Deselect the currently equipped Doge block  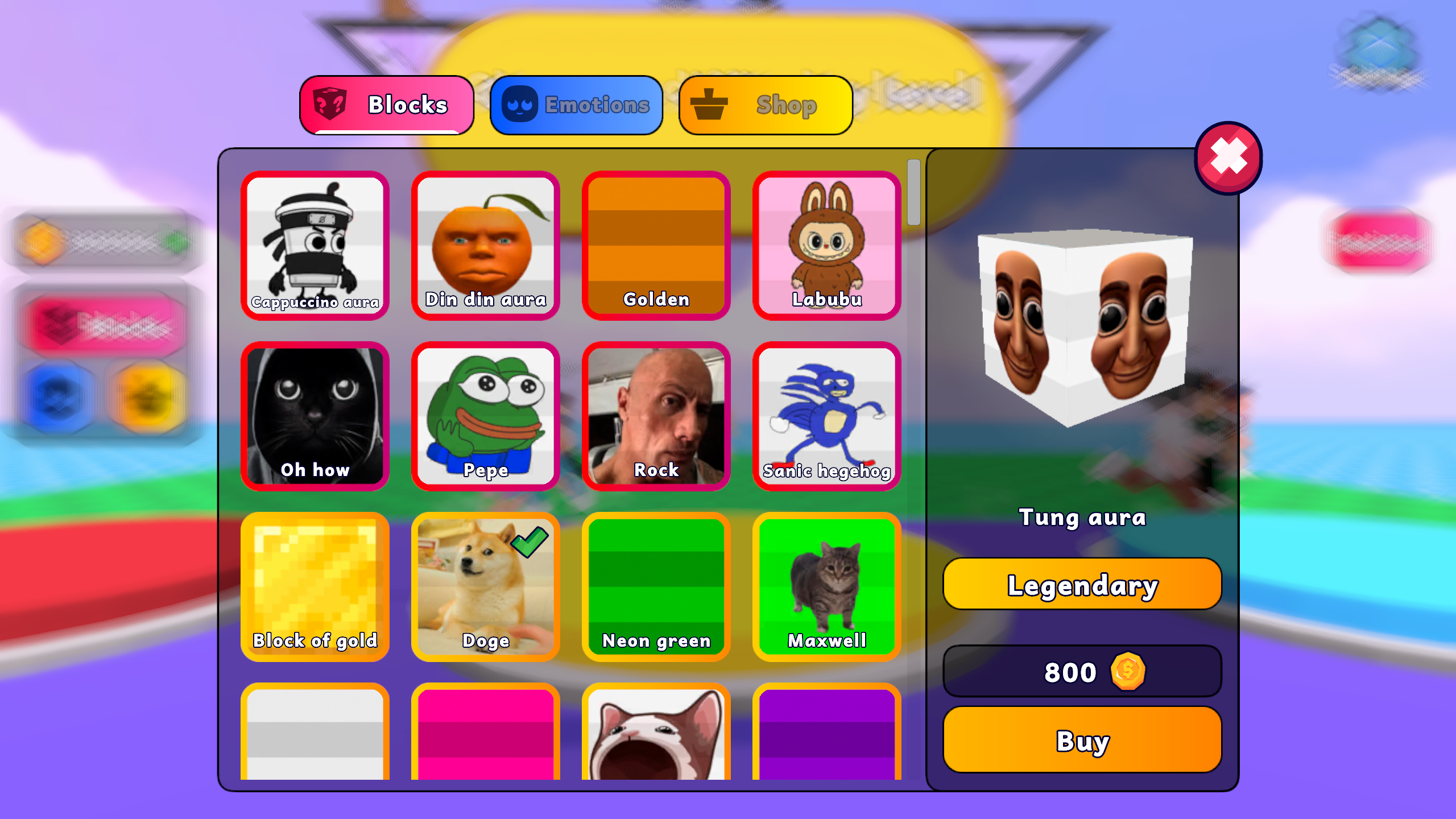[486, 588]
